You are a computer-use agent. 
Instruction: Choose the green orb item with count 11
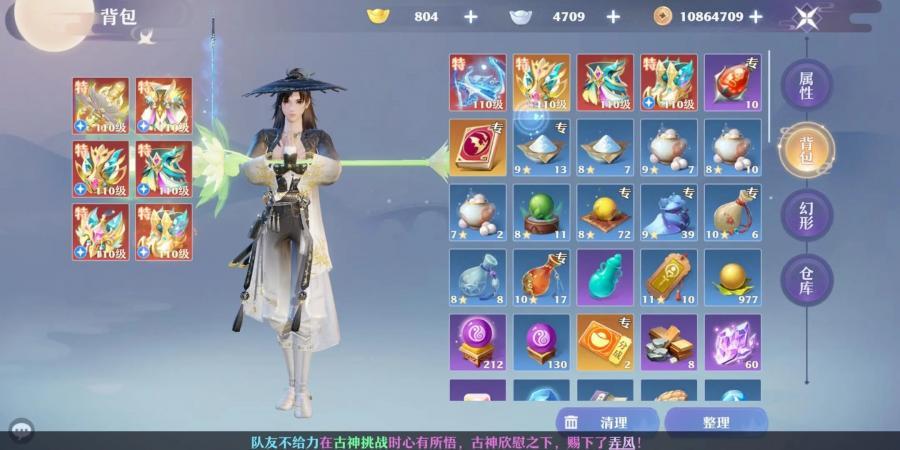tap(541, 213)
